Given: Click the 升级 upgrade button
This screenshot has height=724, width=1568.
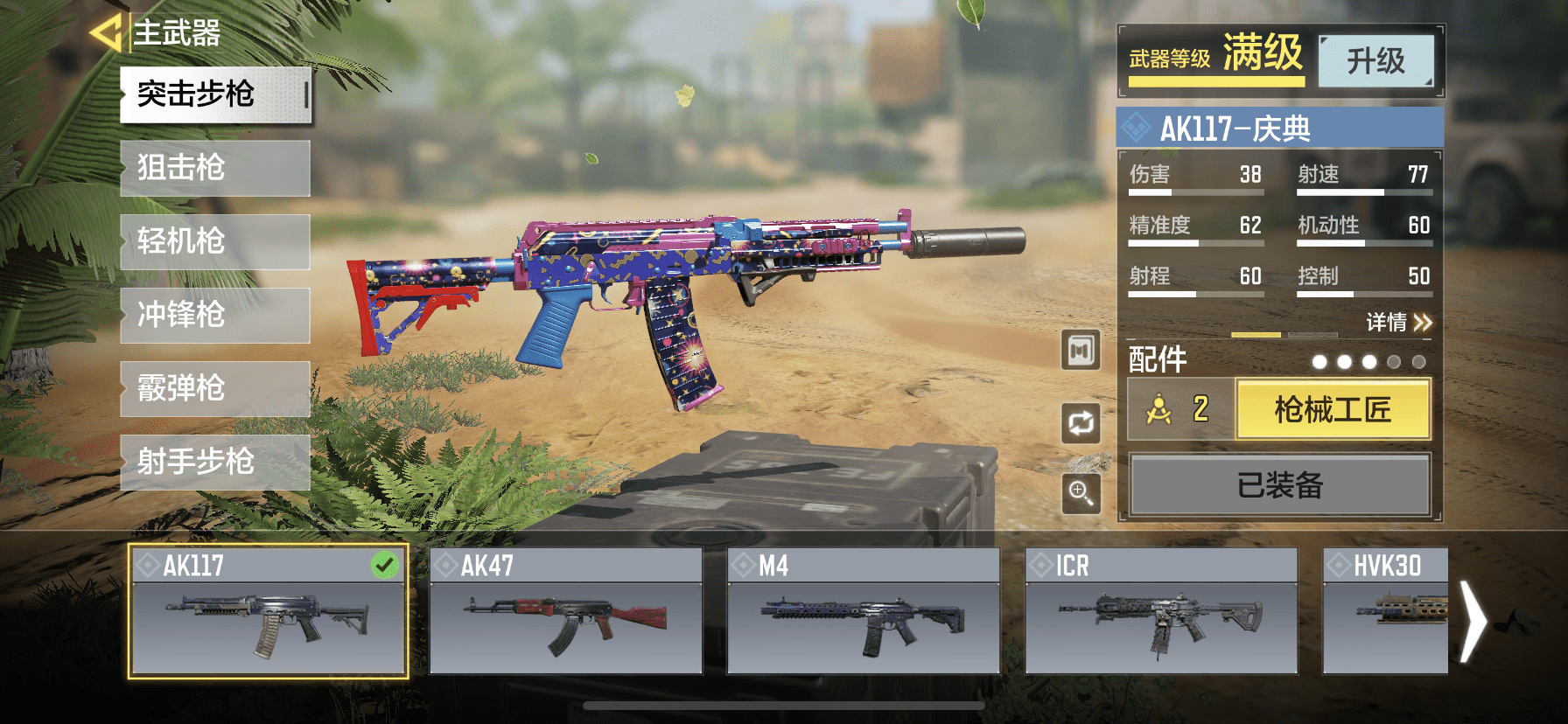Looking at the screenshot, I should pos(1375,61).
